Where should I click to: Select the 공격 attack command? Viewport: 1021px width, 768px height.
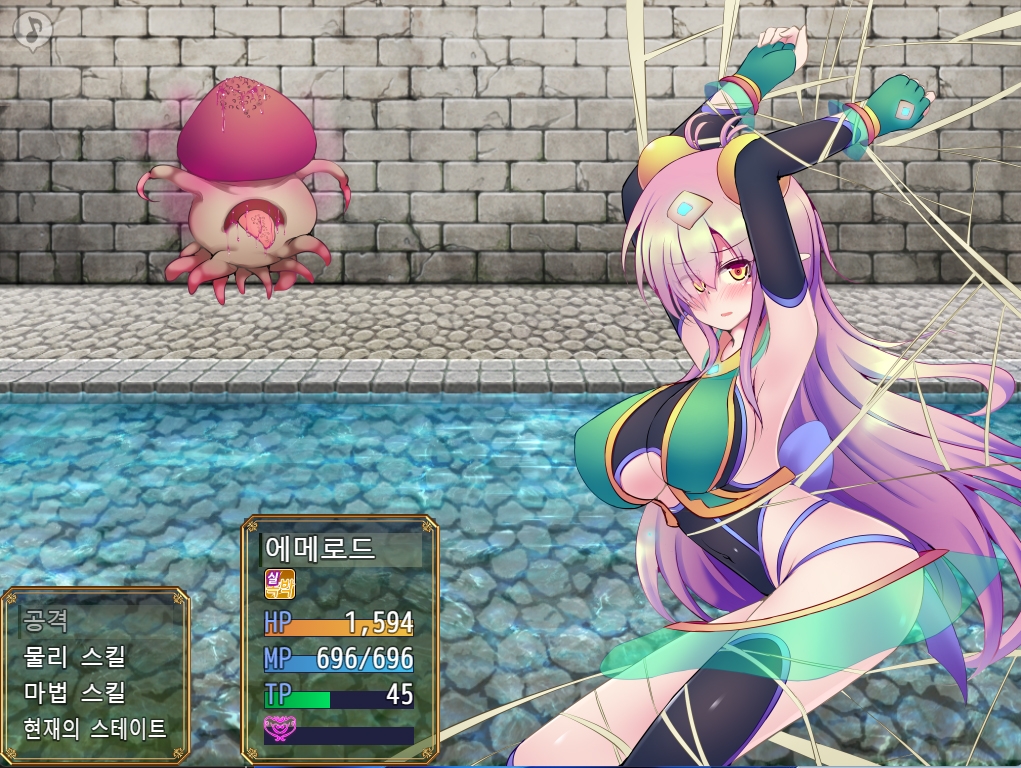(x=46, y=621)
